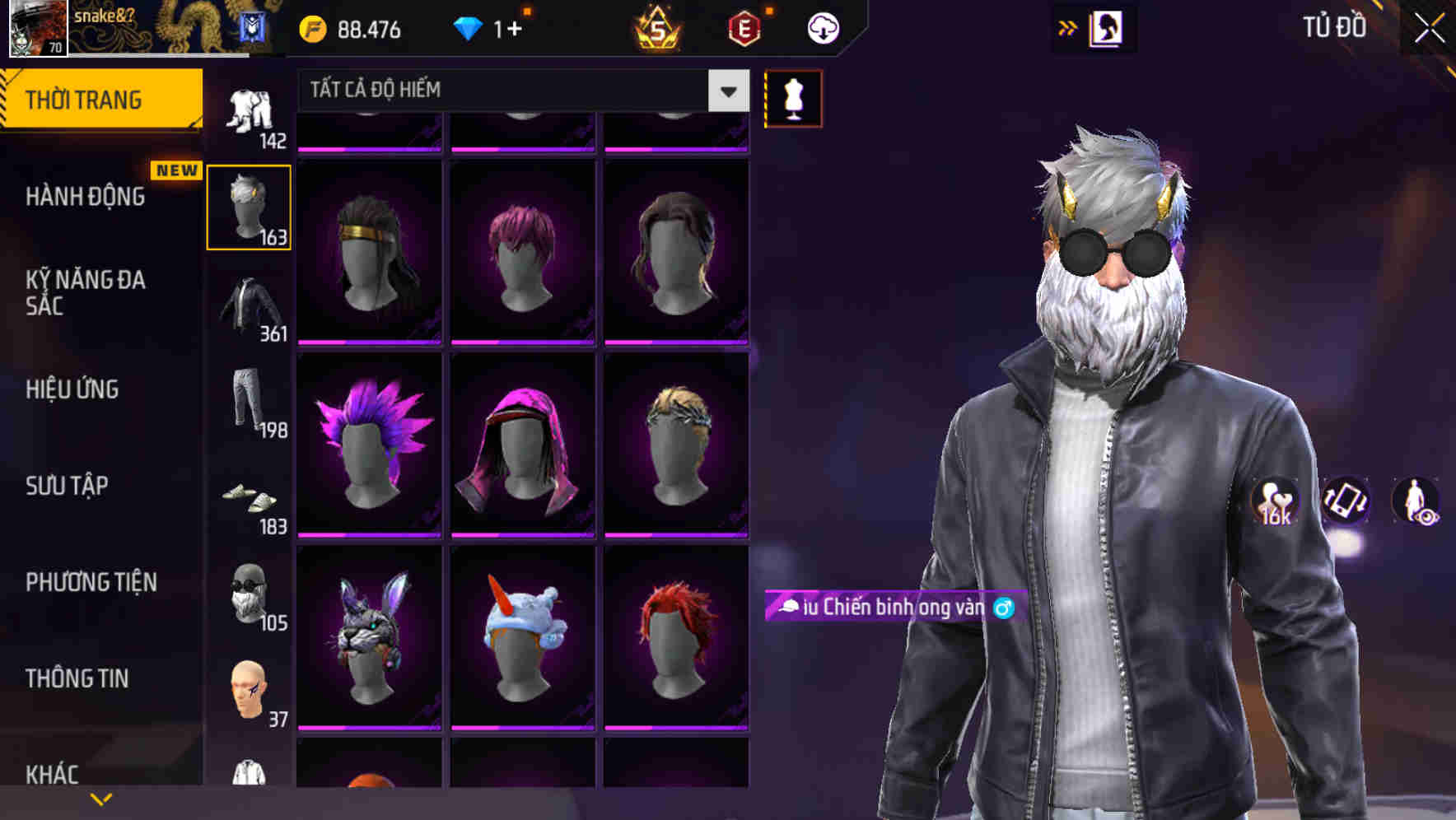Collapse the left menu with the bottom chevron

[x=101, y=798]
